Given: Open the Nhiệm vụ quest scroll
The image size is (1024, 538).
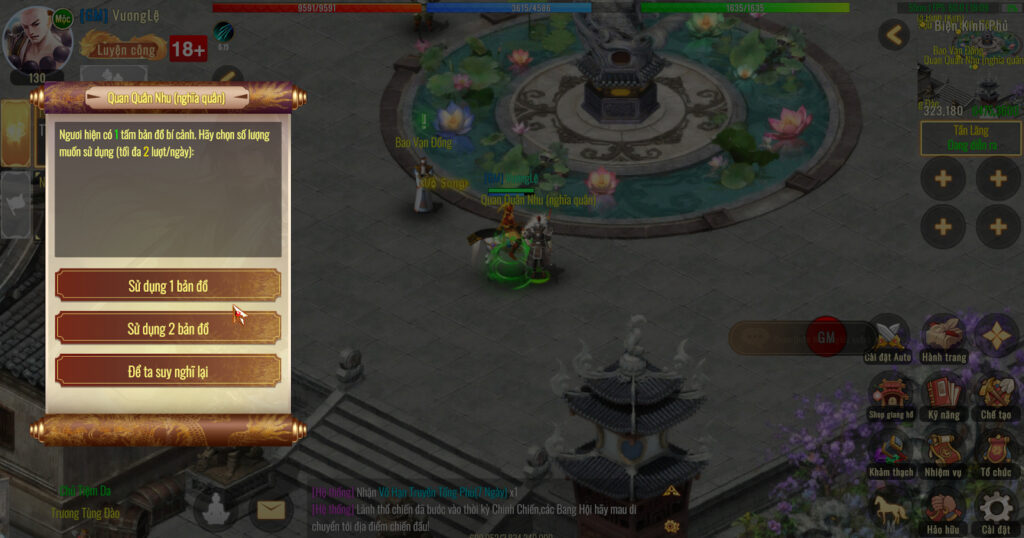Looking at the screenshot, I should (x=942, y=450).
